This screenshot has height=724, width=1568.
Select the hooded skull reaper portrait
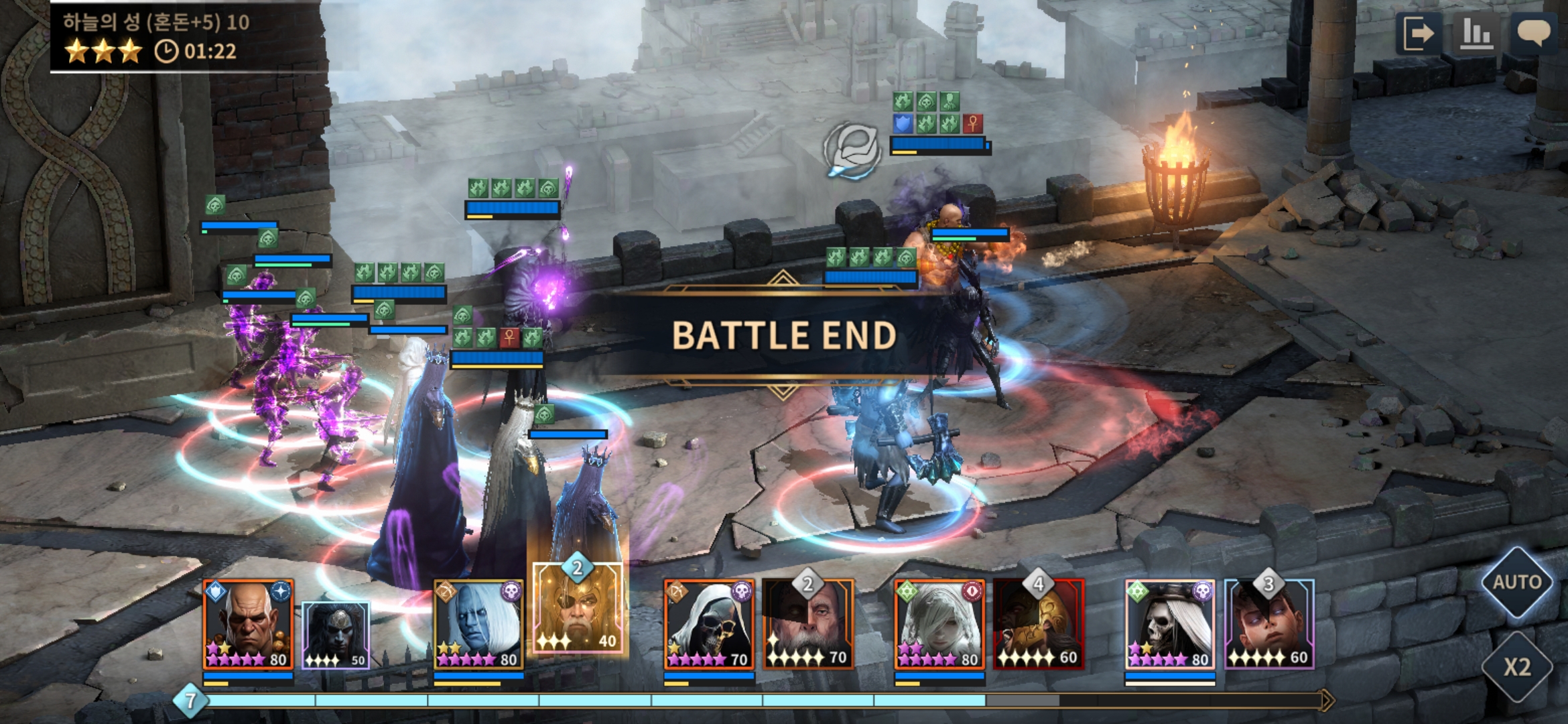pyautogui.click(x=709, y=625)
